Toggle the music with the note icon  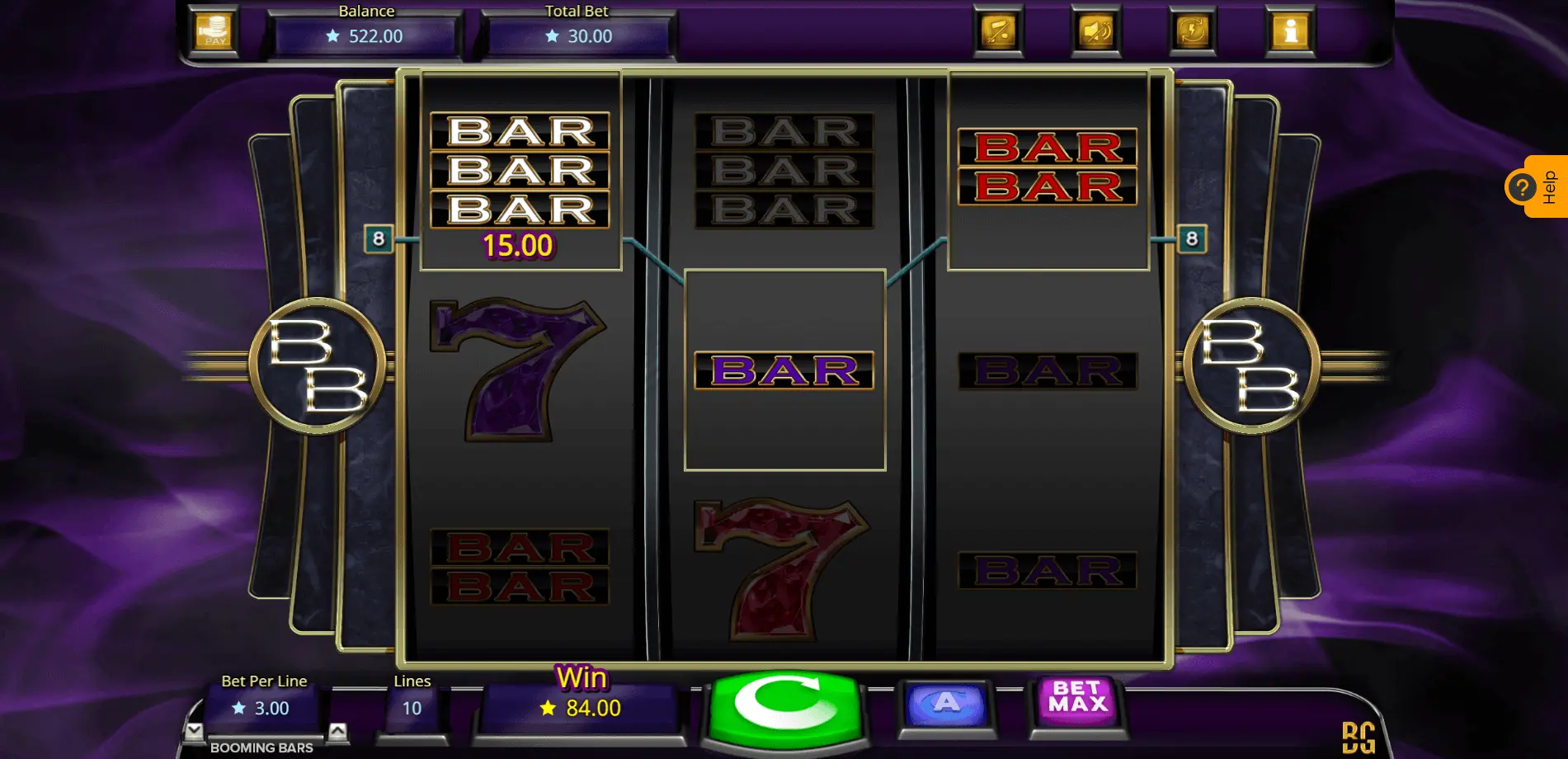[x=998, y=31]
